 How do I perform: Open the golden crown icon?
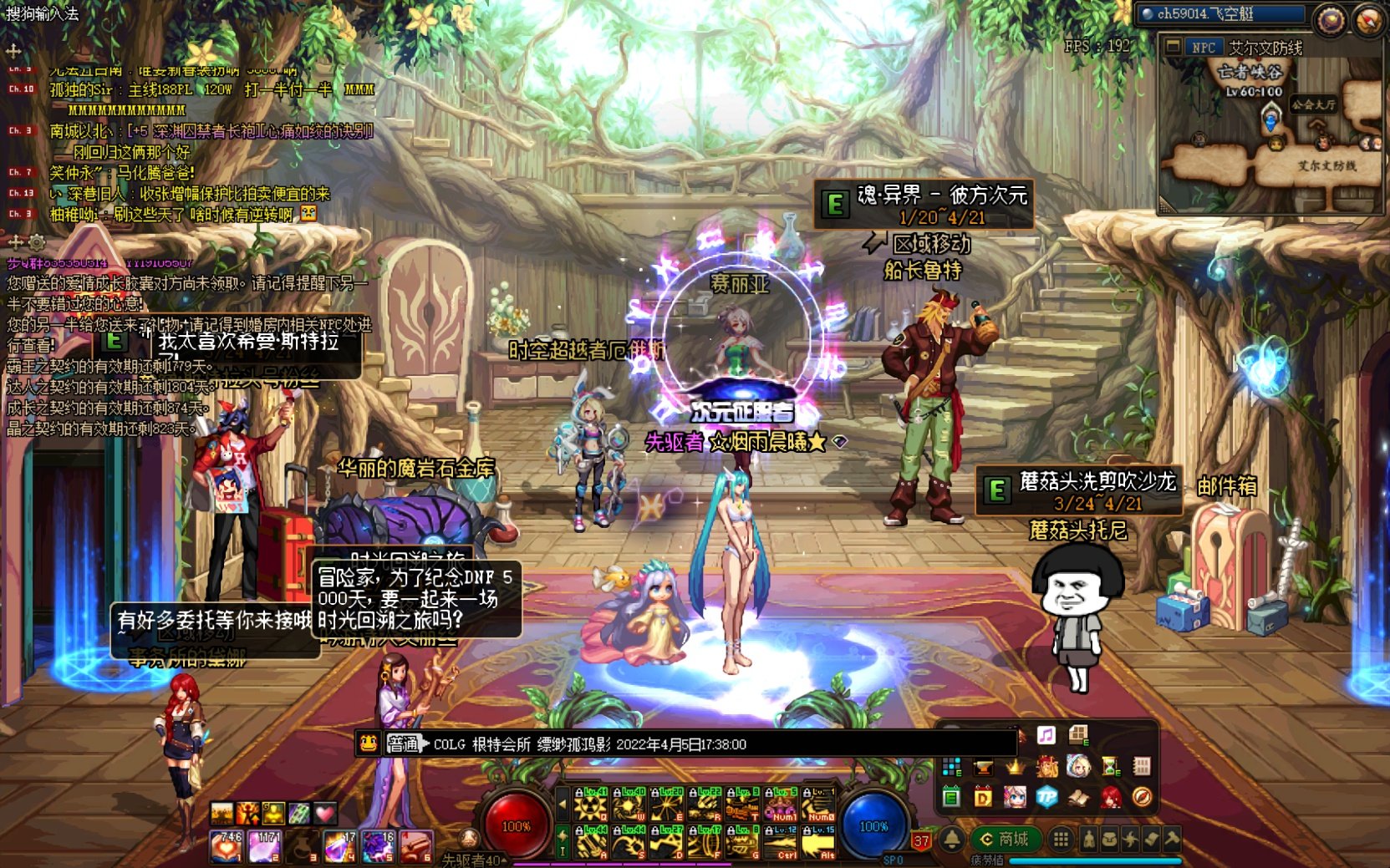pos(1015,766)
